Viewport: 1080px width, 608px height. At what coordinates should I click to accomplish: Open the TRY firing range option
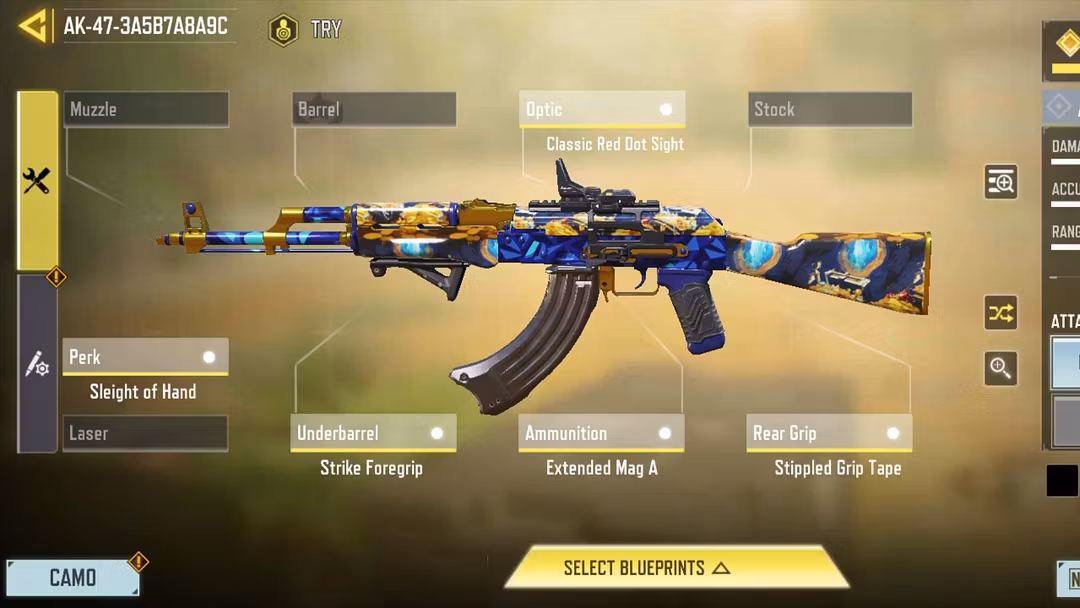[306, 30]
